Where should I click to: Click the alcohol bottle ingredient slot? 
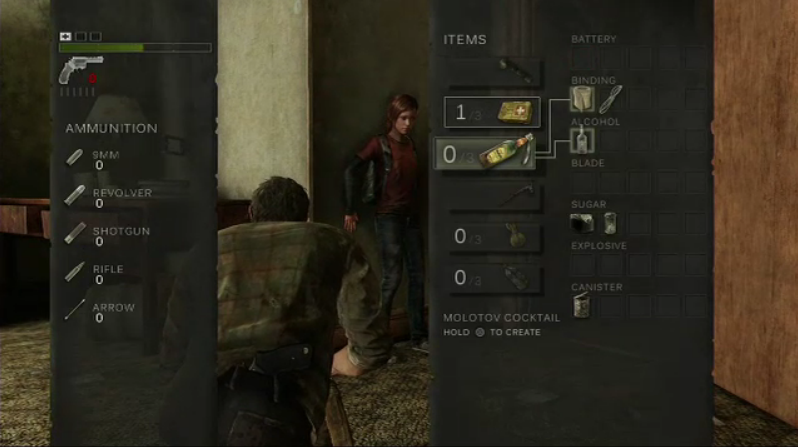point(582,139)
